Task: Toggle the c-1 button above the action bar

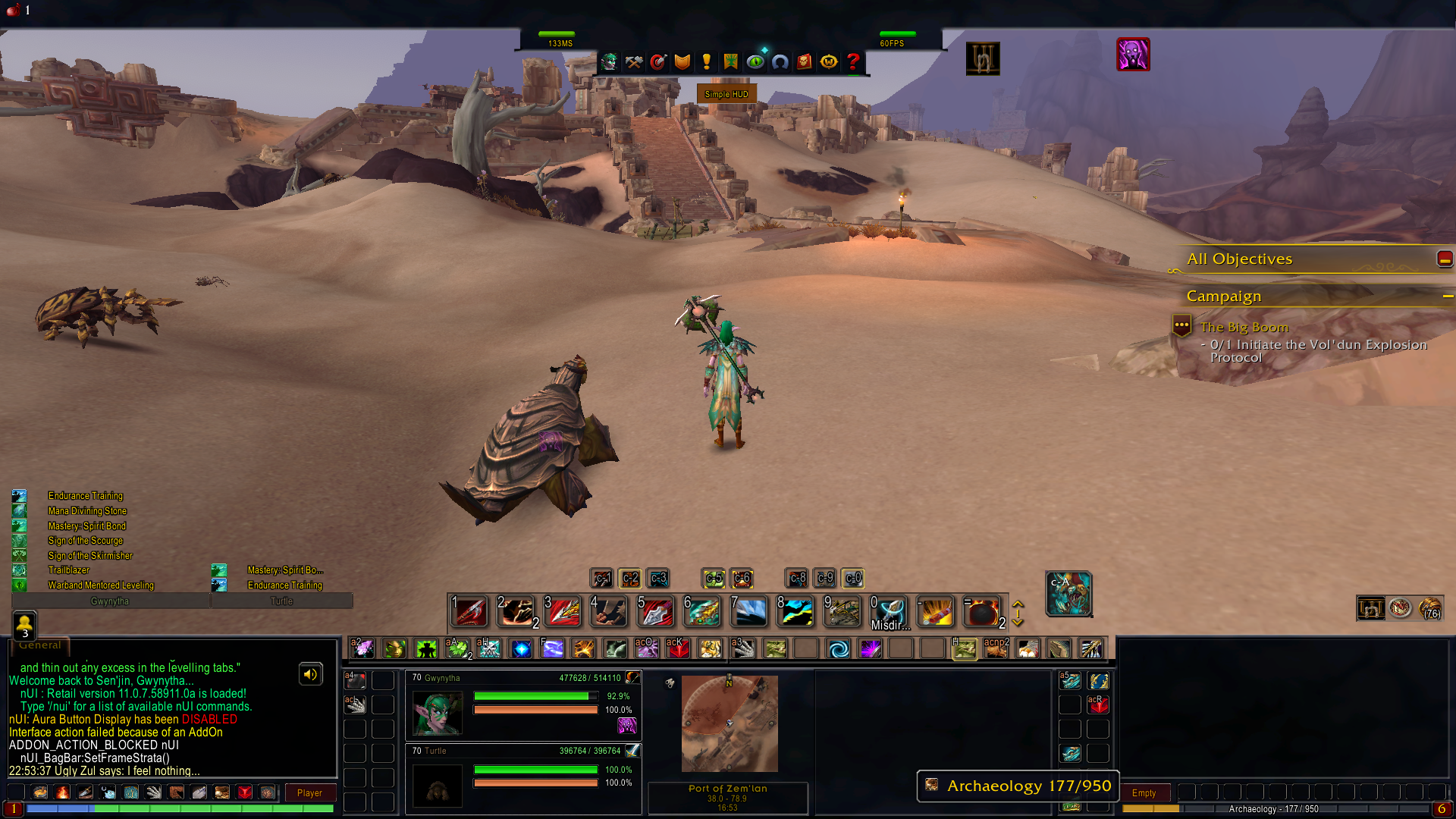Action: click(603, 578)
